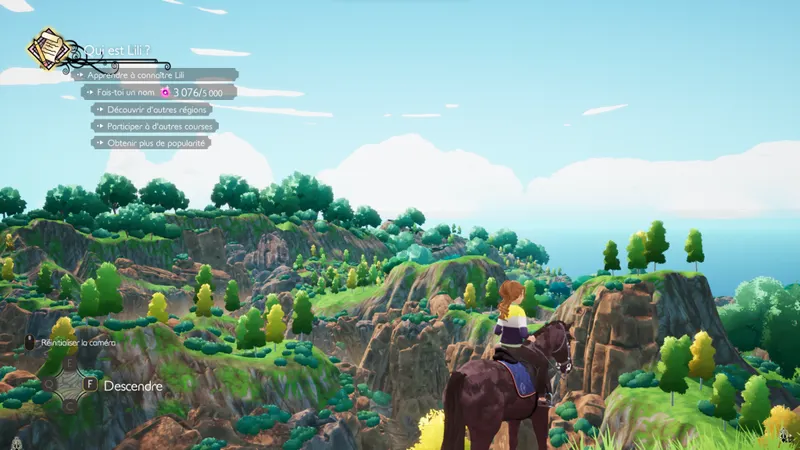Click the "Obtenir plus de popularité" objective
Screen dimensions: 800x450
click(x=152, y=143)
